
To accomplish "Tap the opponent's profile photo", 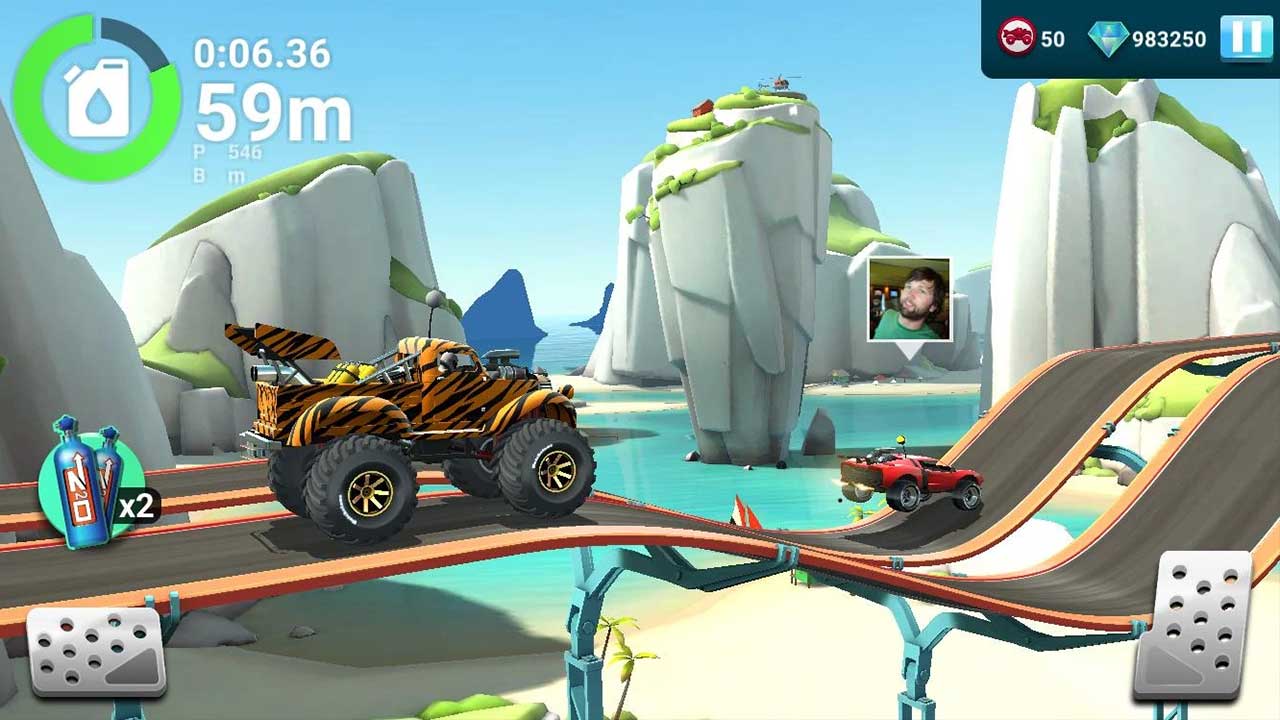I will click(x=912, y=298).
